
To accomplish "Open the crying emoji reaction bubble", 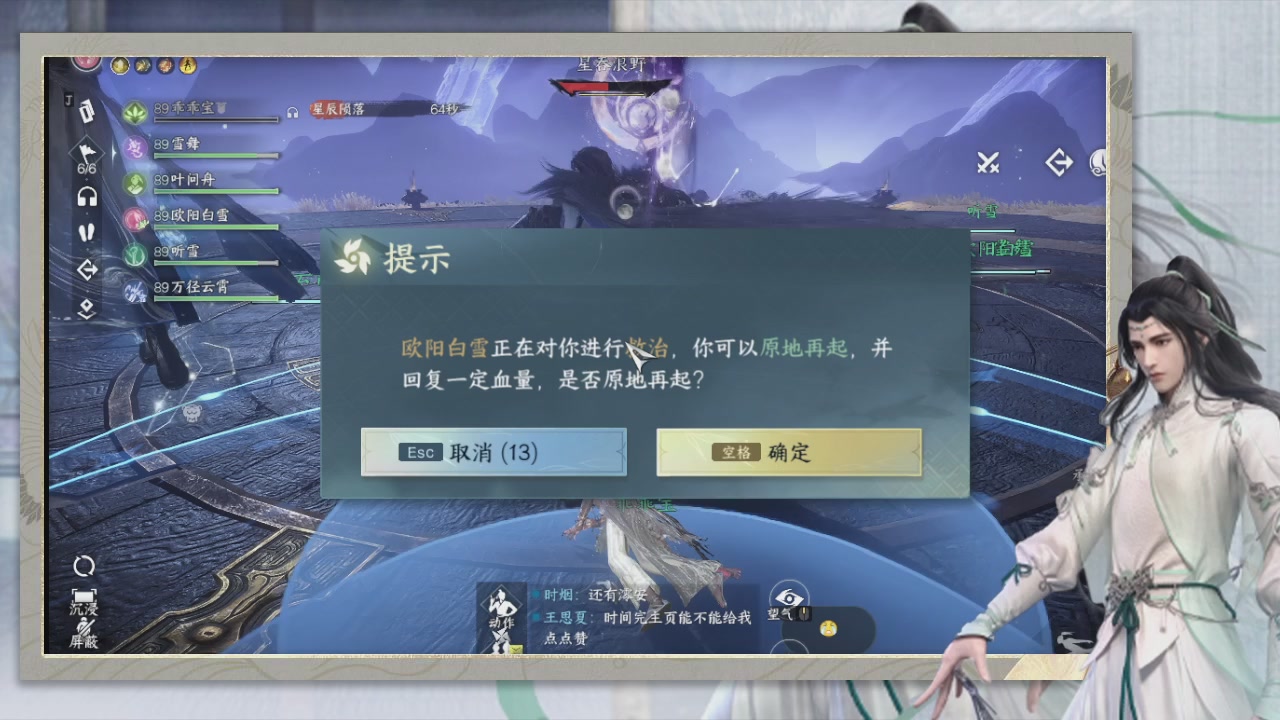I will [829, 627].
